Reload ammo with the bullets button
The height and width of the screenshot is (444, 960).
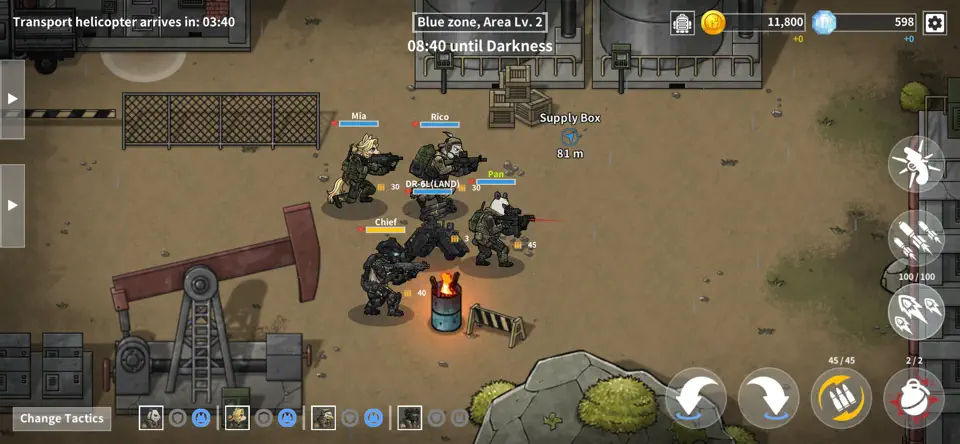tap(841, 398)
